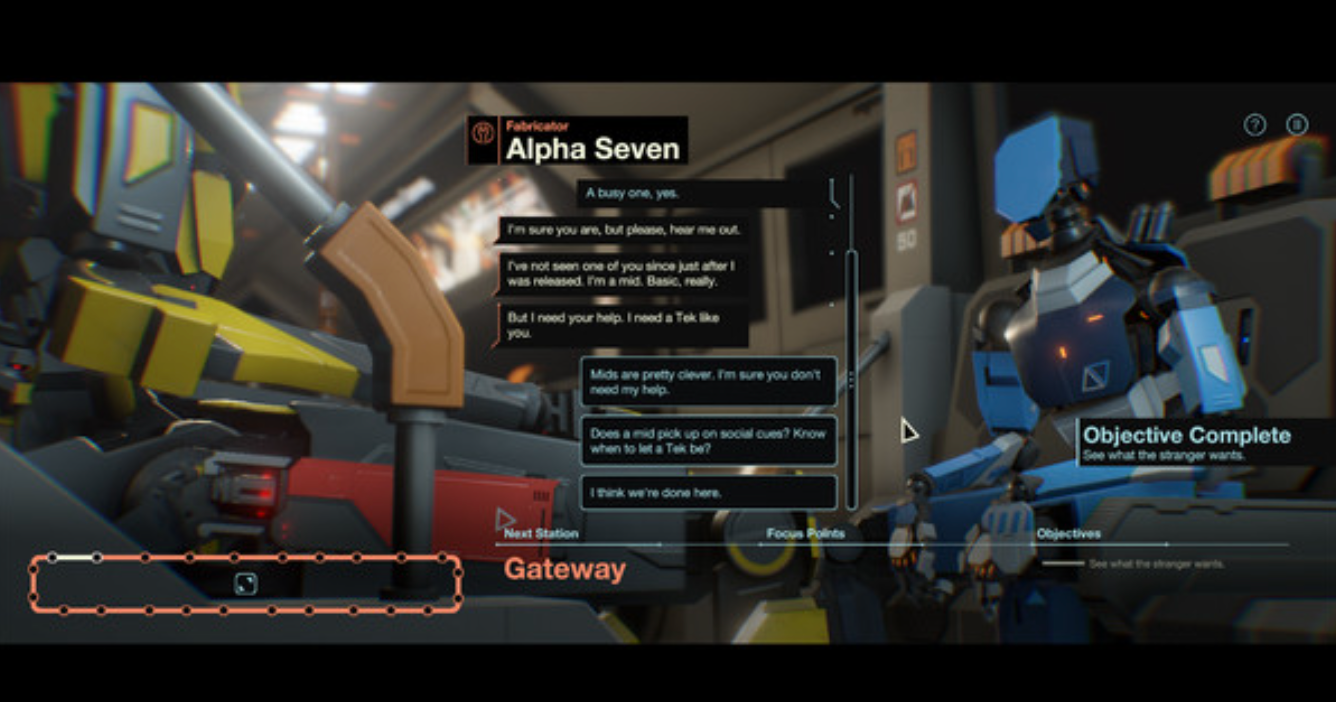This screenshot has width=1336, height=702.
Task: Show the Gateway next station info
Action: coord(565,569)
